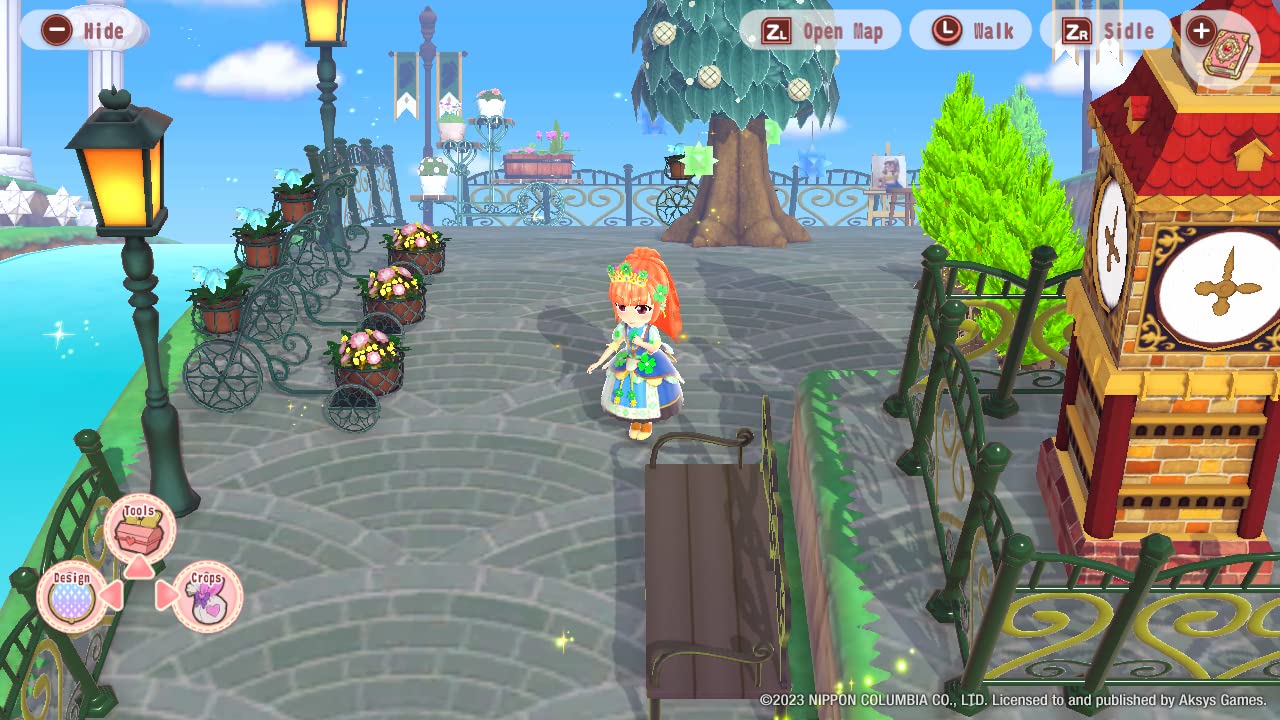Screen dimensions: 1280x720
Task: Enable Walk mode
Action: point(970,31)
